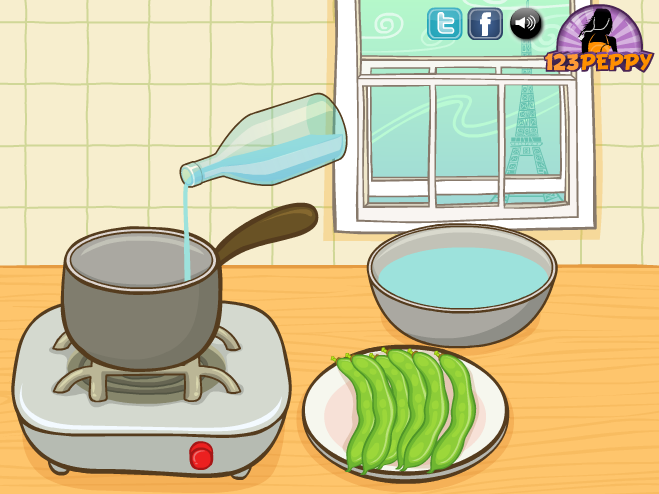Toggle the sound speaker icon

click(x=525, y=23)
